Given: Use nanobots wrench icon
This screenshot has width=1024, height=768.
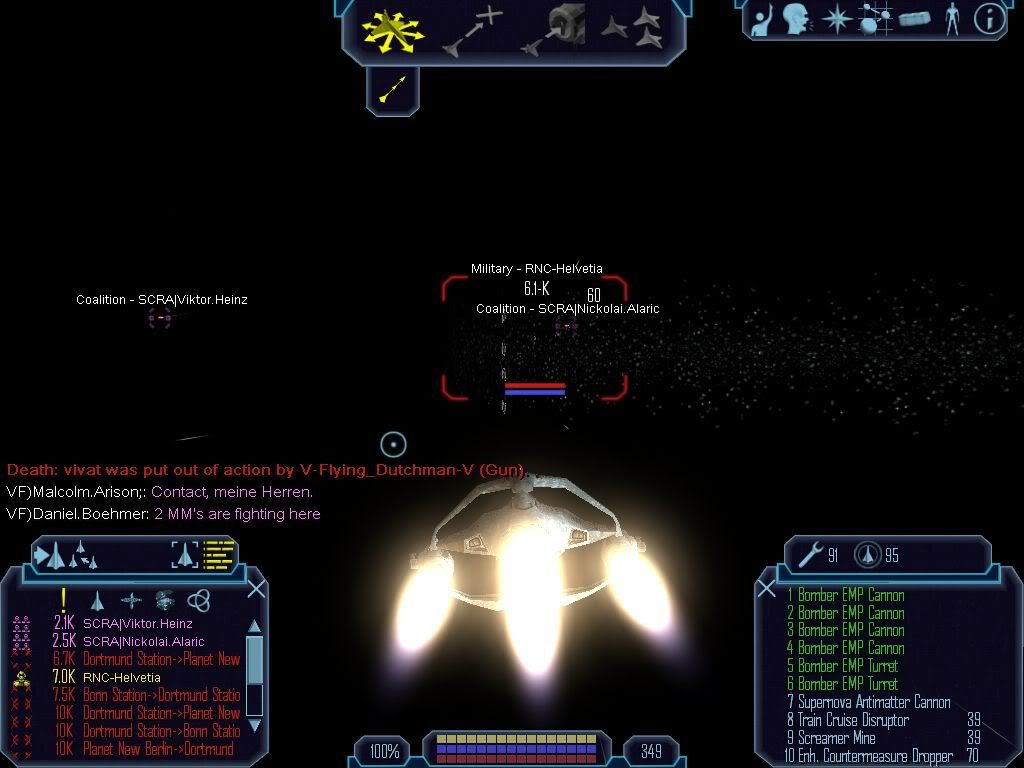Looking at the screenshot, I should tap(808, 555).
